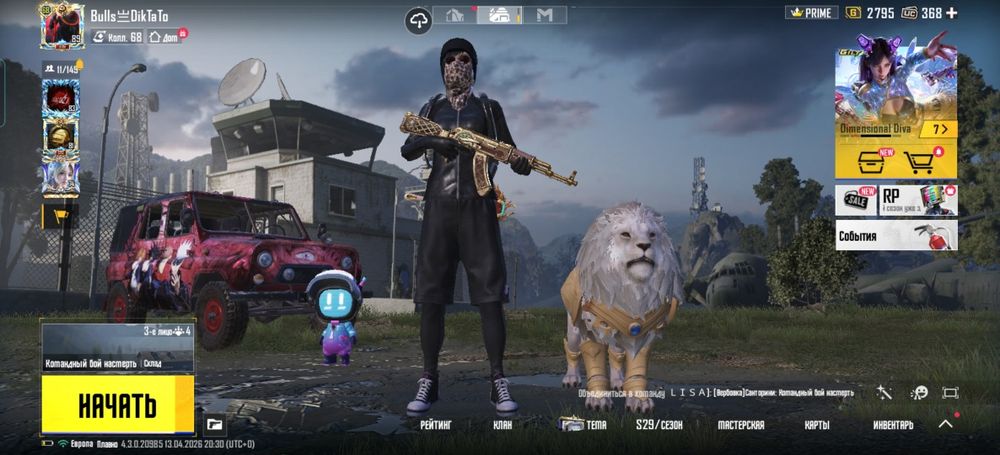
Task: Open the shopping cart shop icon
Action: [919, 162]
